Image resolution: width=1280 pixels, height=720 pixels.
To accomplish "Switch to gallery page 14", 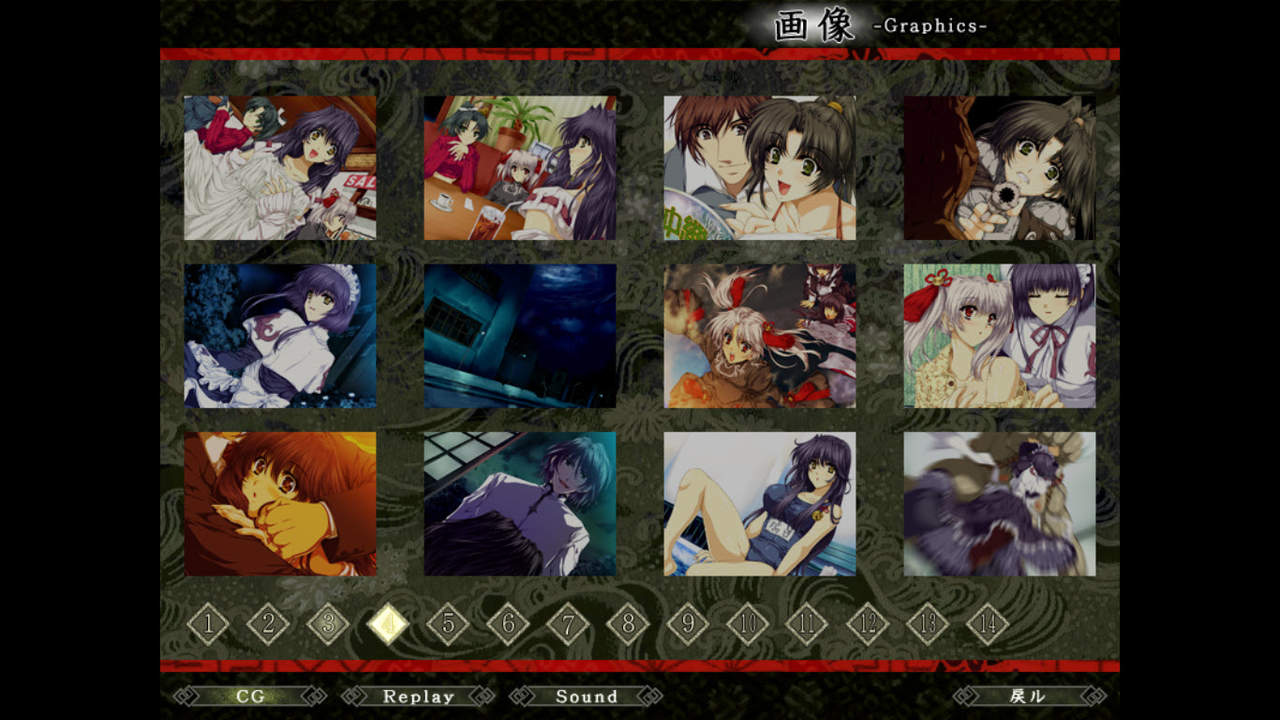I will [988, 625].
